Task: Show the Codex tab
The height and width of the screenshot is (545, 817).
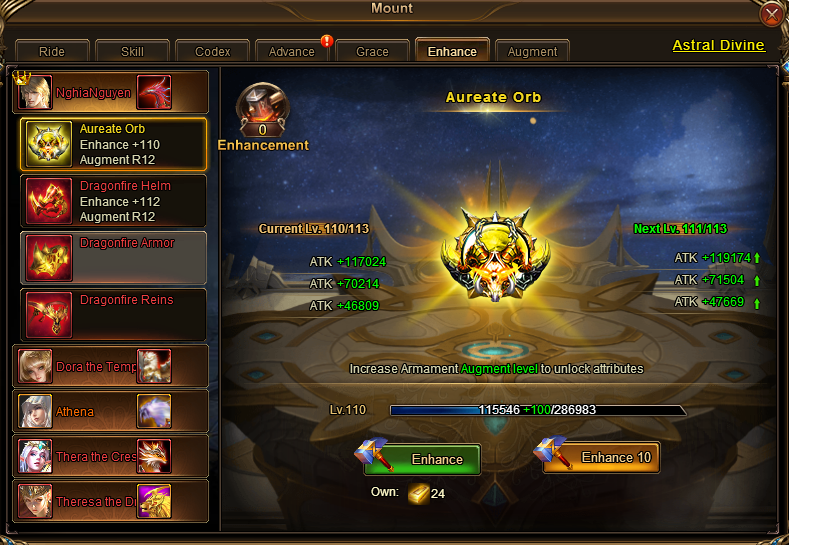Action: coord(212,51)
